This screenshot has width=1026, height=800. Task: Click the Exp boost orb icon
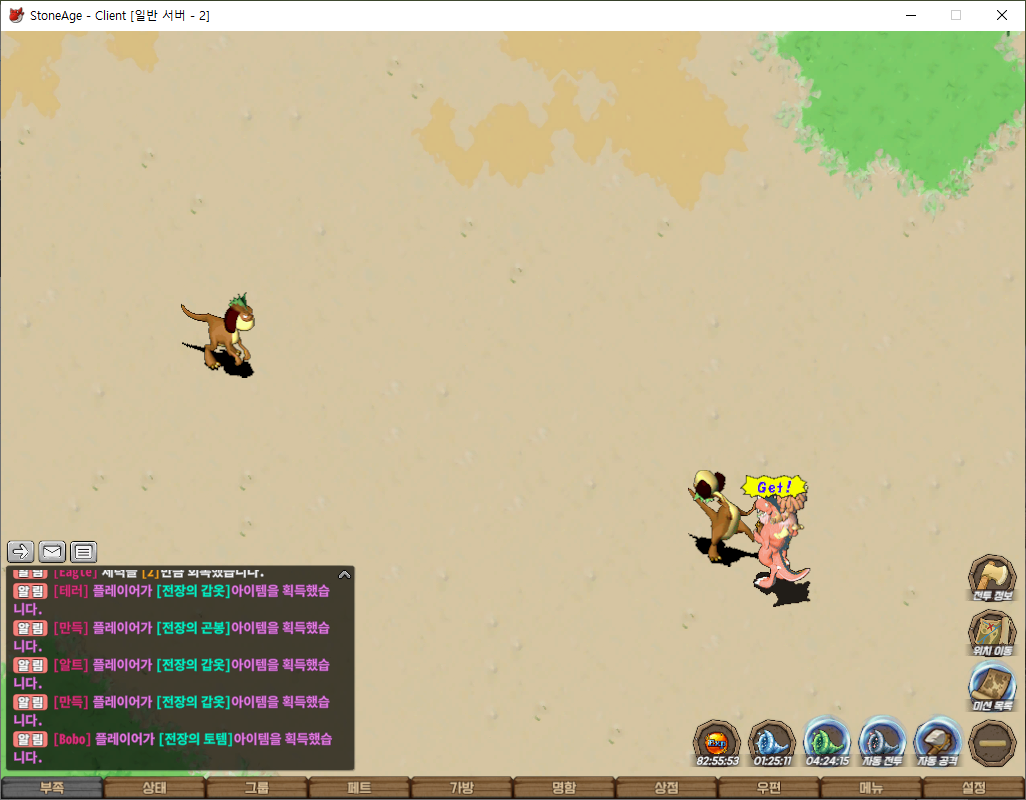coord(718,743)
